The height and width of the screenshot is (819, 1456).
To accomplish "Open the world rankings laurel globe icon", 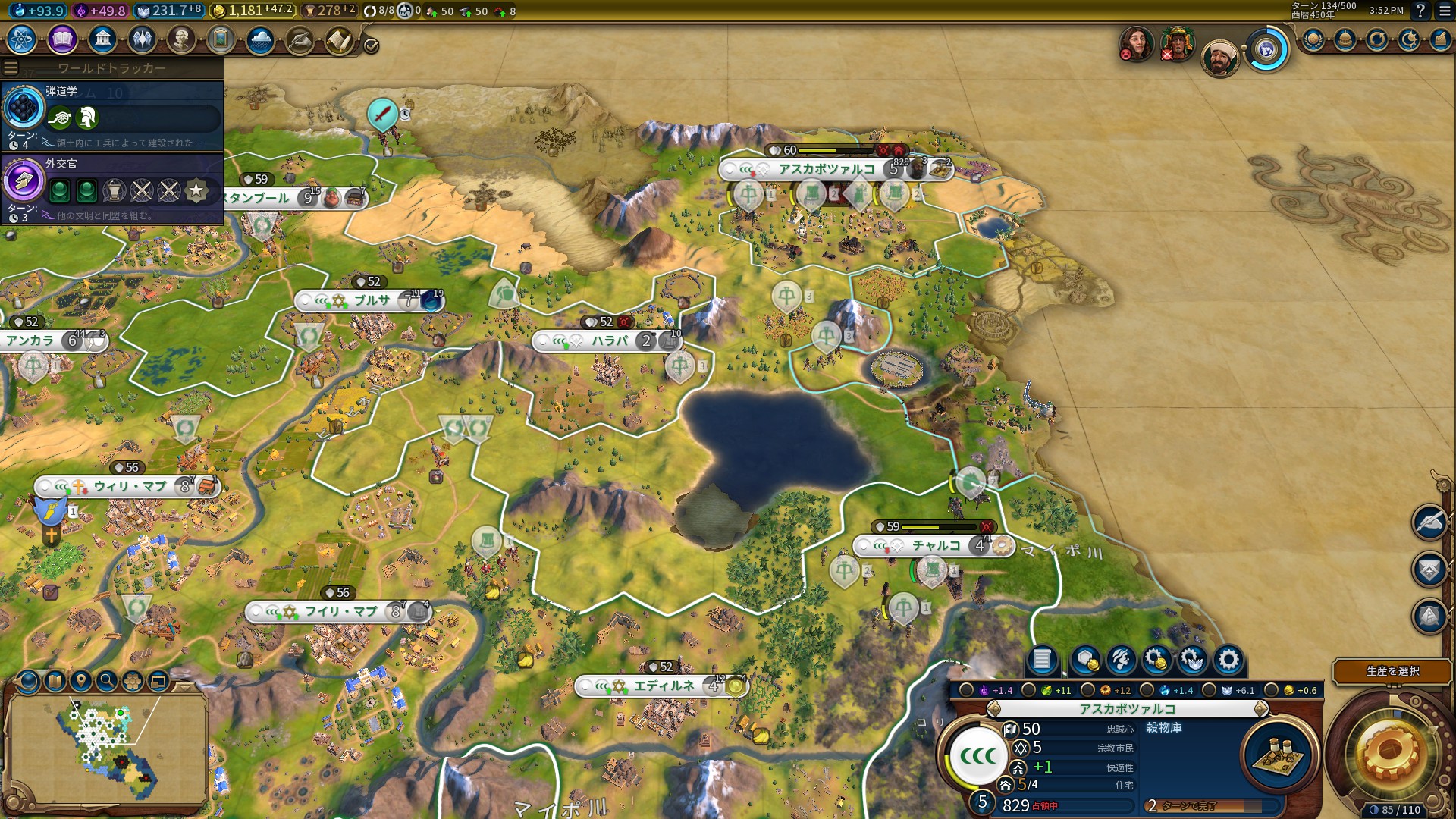I will [1313, 39].
